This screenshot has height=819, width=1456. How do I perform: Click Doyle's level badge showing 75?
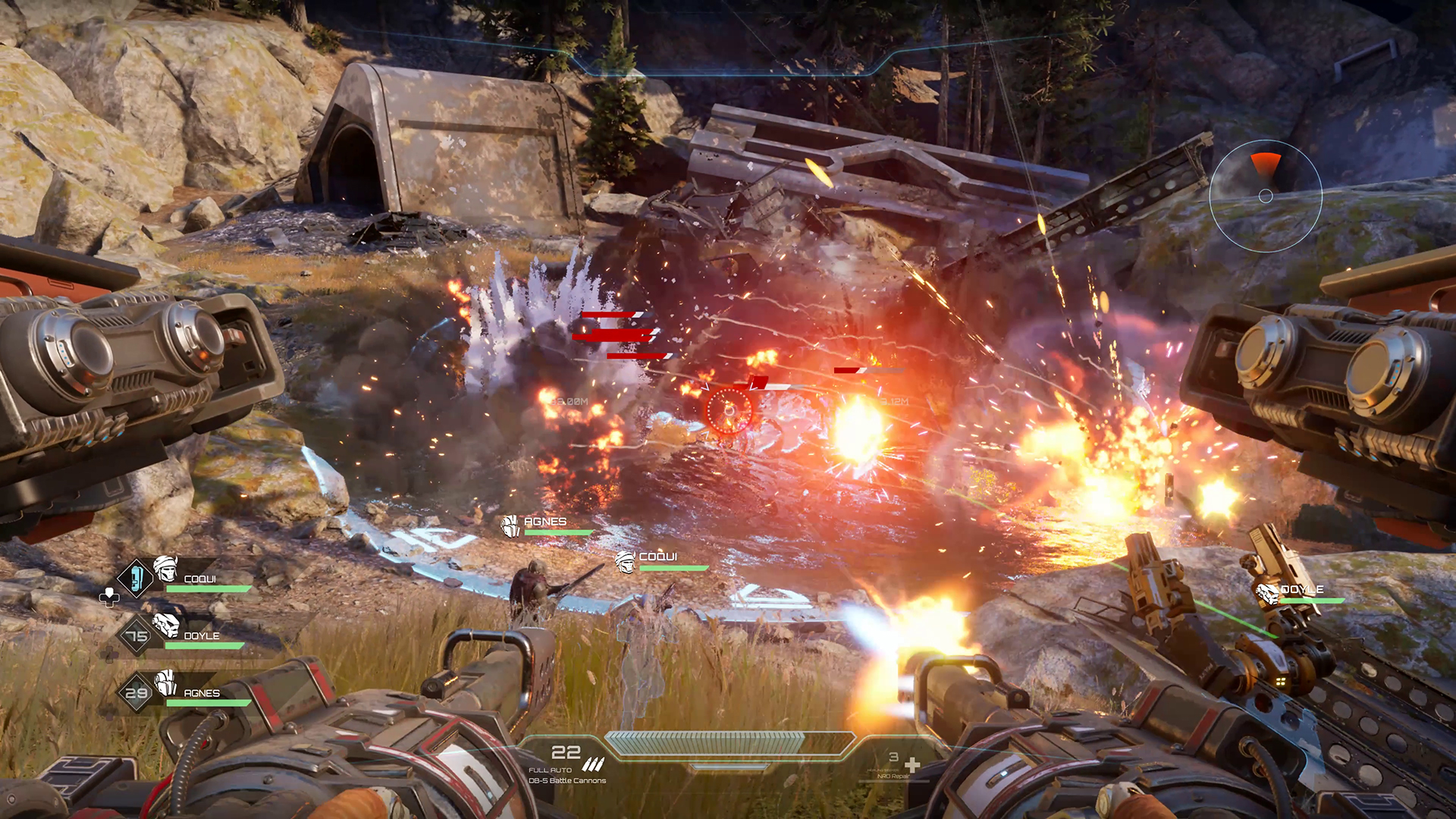click(x=136, y=635)
